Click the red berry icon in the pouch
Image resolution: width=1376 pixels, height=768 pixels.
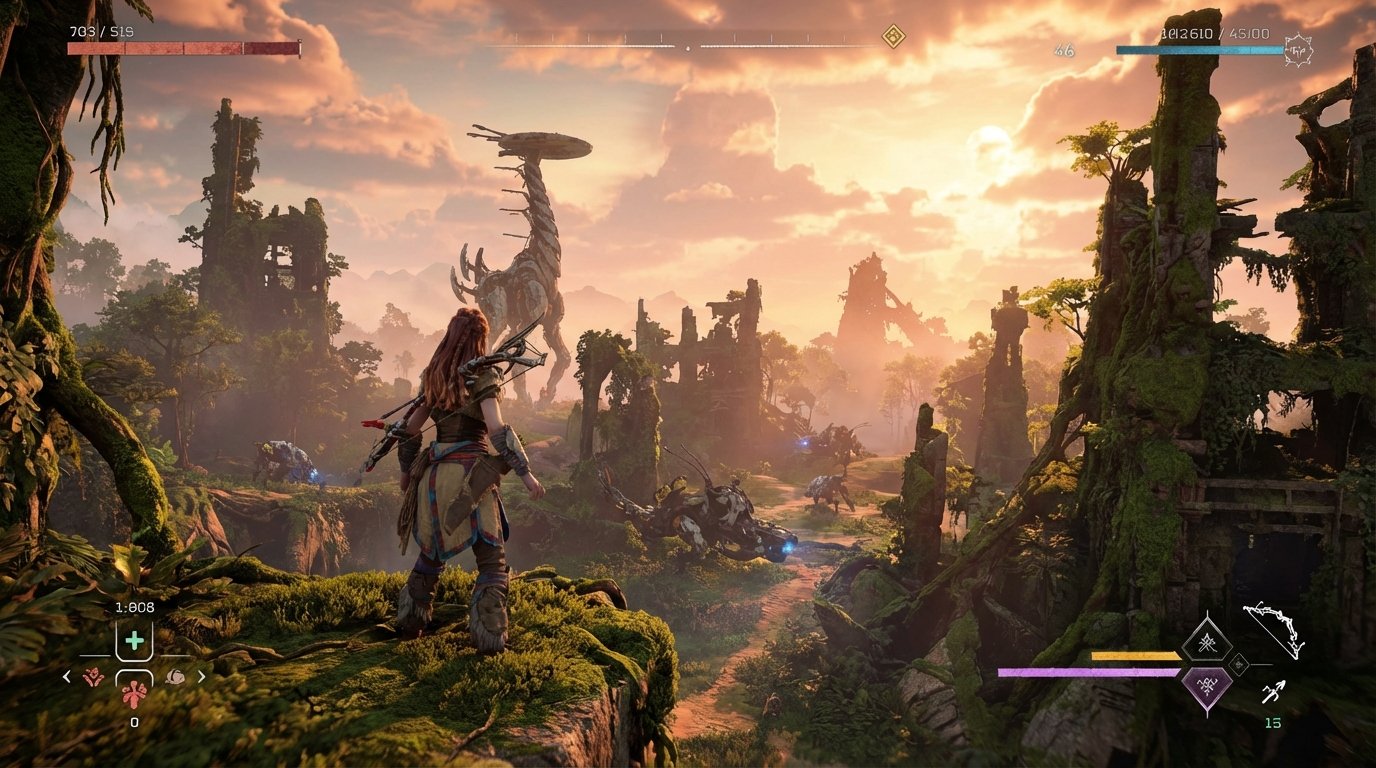[x=93, y=676]
